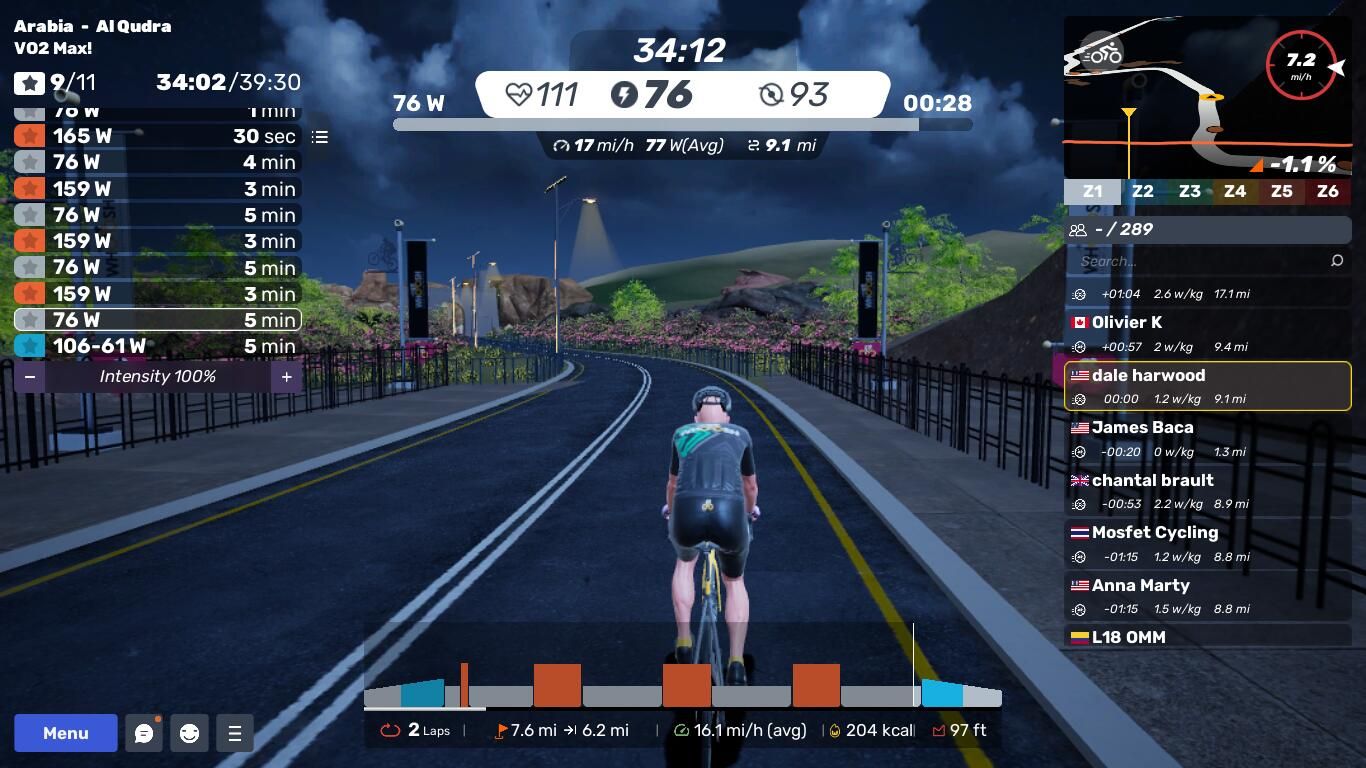
Task: Select the dale harwood rider row
Action: pos(1207,386)
